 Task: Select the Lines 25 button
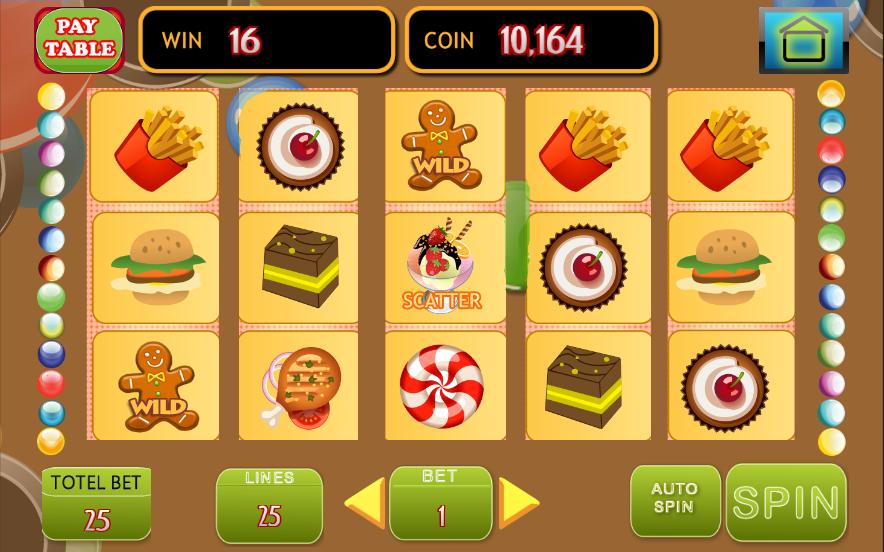tap(269, 505)
